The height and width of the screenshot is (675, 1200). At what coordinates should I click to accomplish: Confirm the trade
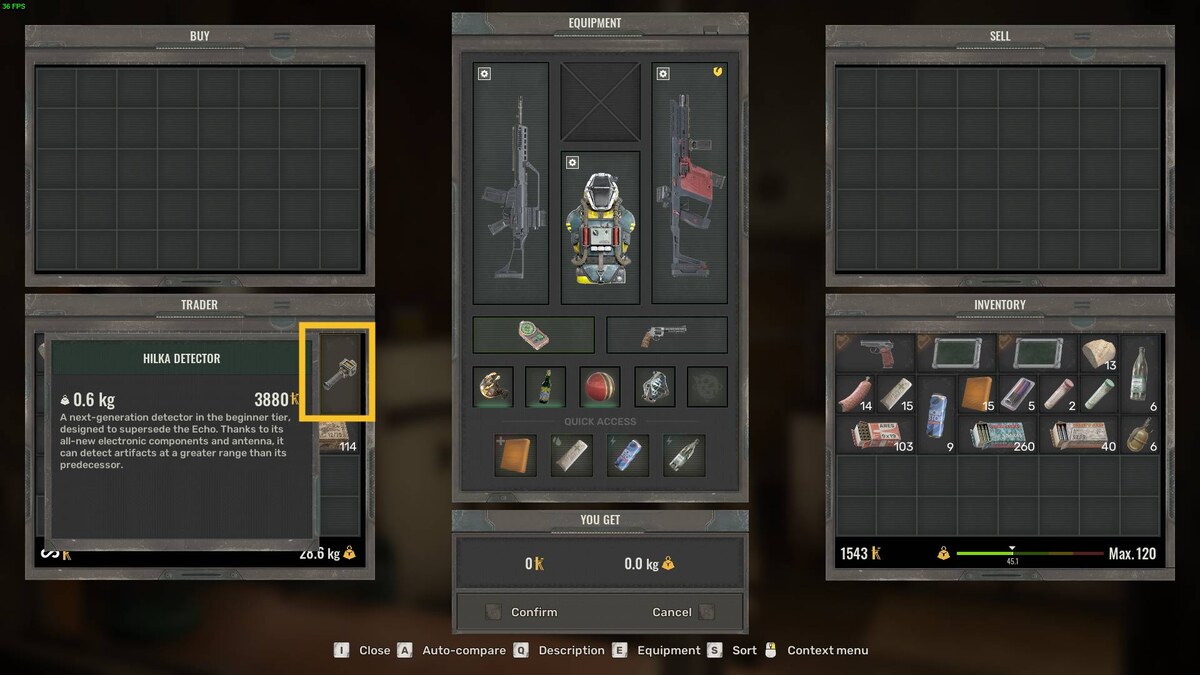click(x=533, y=612)
